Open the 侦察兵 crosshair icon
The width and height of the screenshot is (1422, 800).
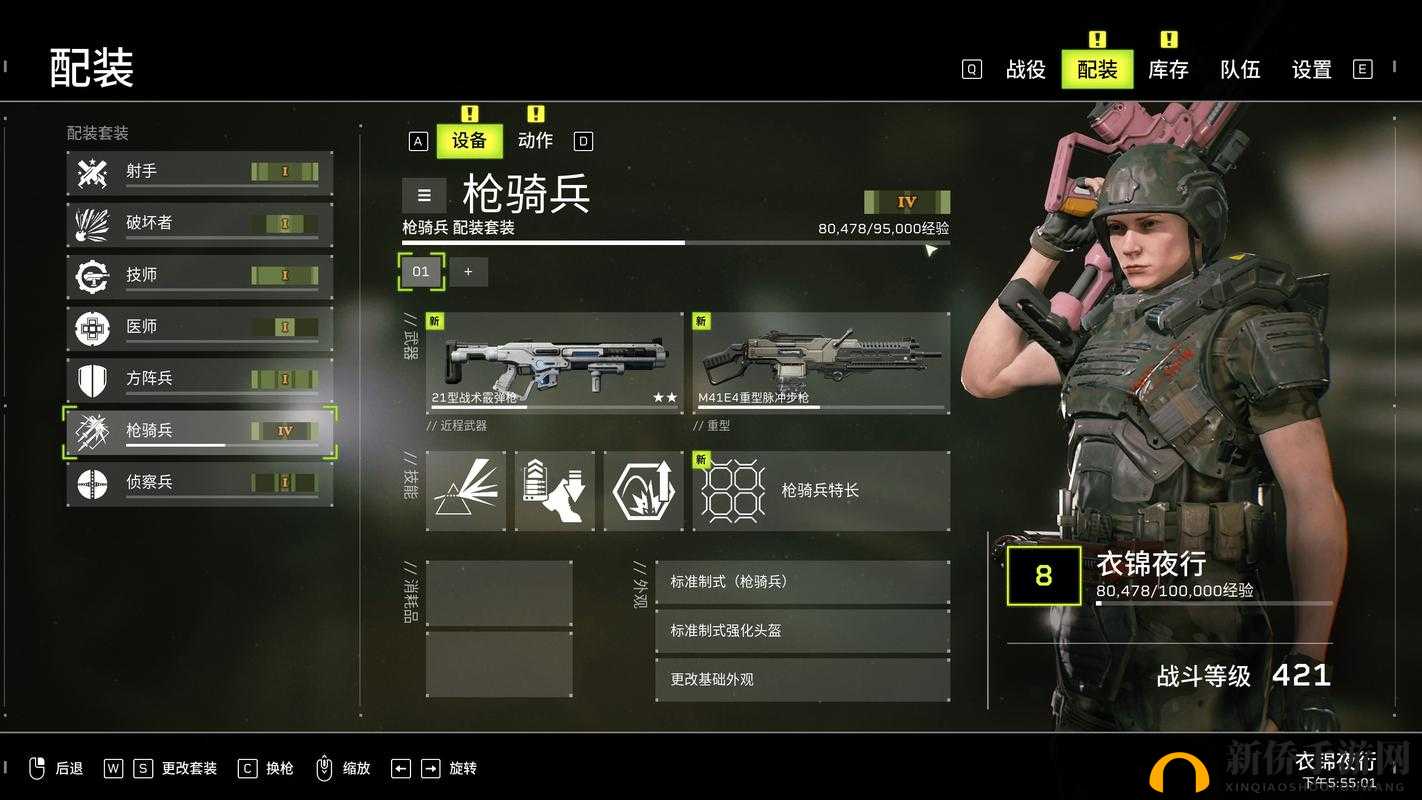[93, 483]
